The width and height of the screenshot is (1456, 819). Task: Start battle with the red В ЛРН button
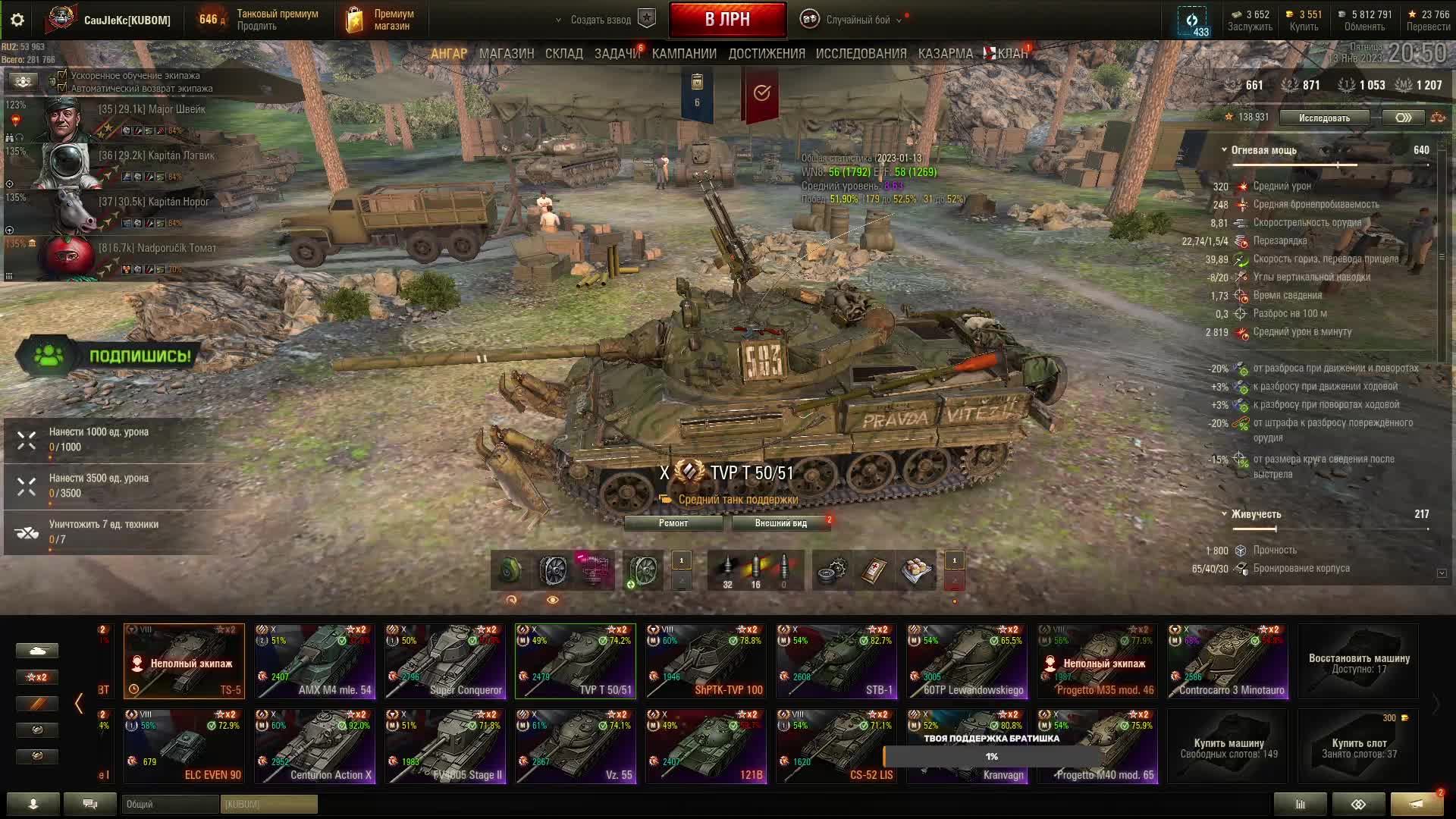coord(726,20)
